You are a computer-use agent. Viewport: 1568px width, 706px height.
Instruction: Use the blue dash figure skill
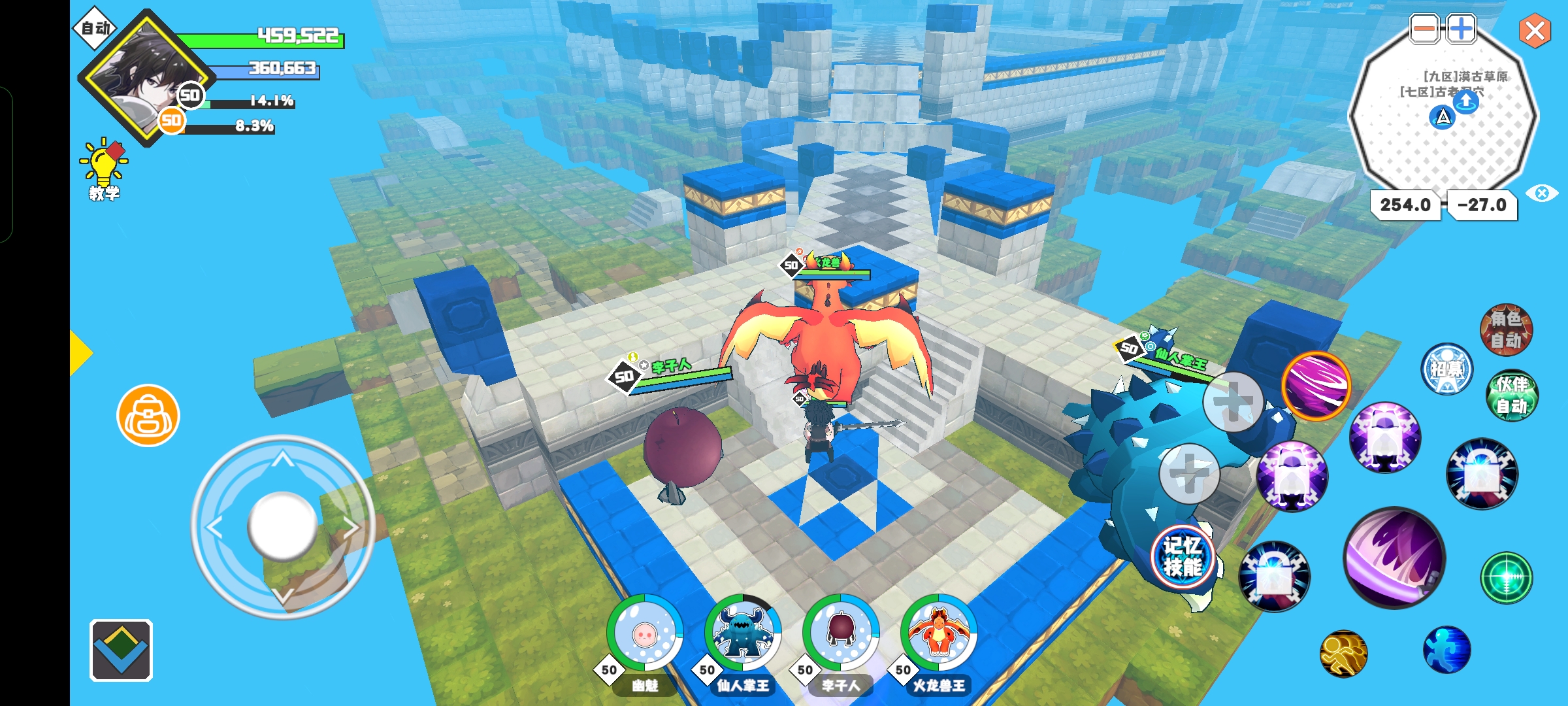point(1446,650)
